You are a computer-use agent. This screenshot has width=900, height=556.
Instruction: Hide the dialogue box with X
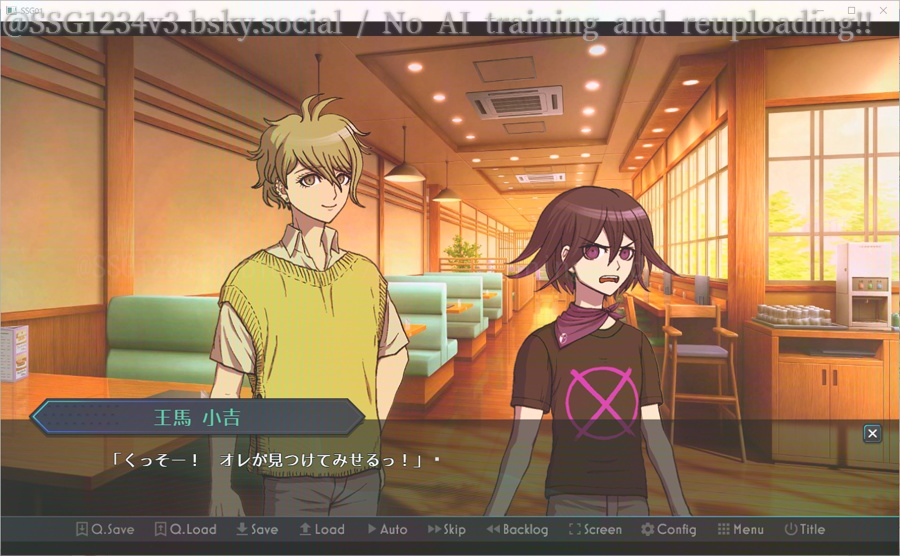coord(873,433)
